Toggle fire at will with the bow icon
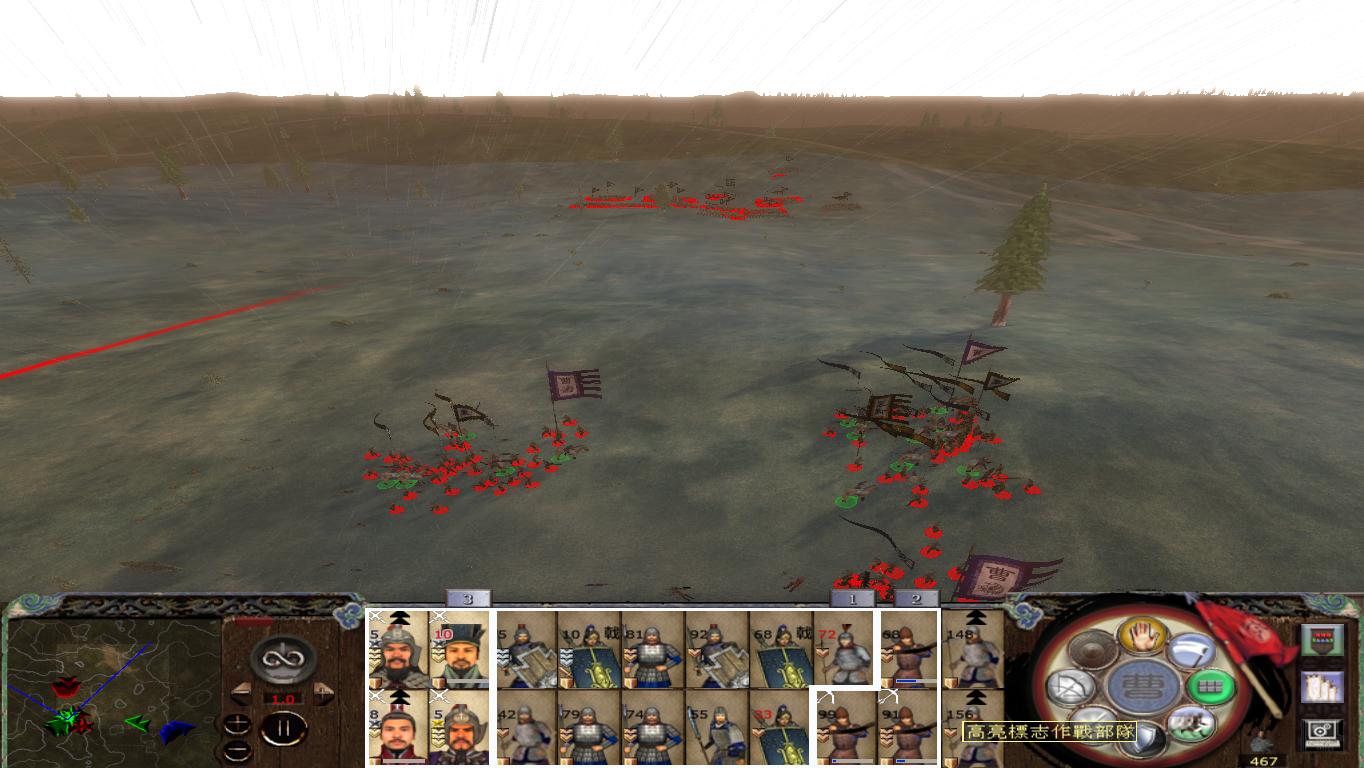This screenshot has height=768, width=1364. click(1070, 687)
